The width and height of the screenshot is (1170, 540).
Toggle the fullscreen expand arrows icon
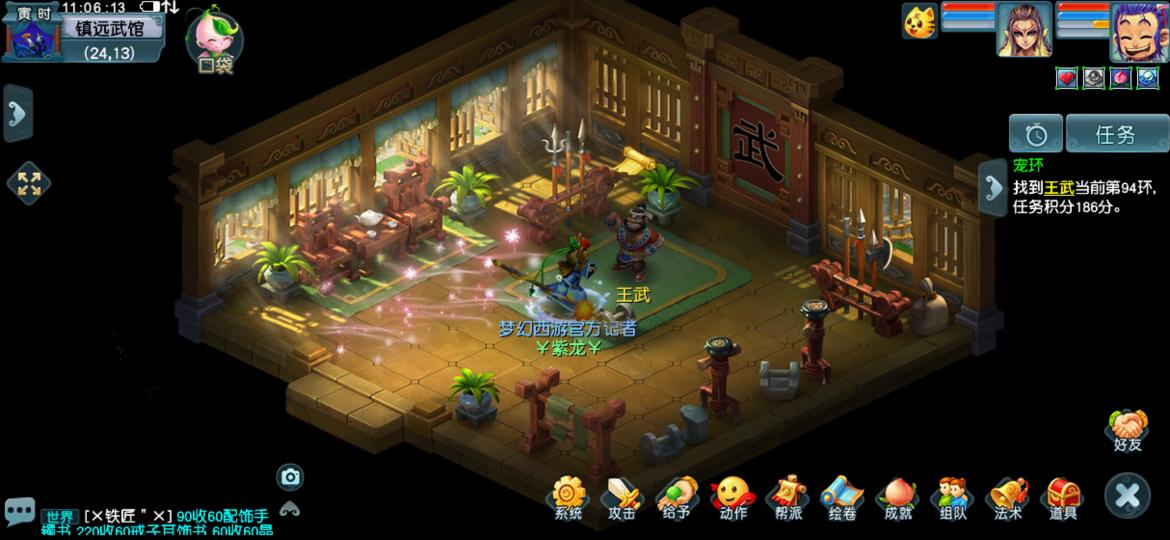pyautogui.click(x=28, y=183)
